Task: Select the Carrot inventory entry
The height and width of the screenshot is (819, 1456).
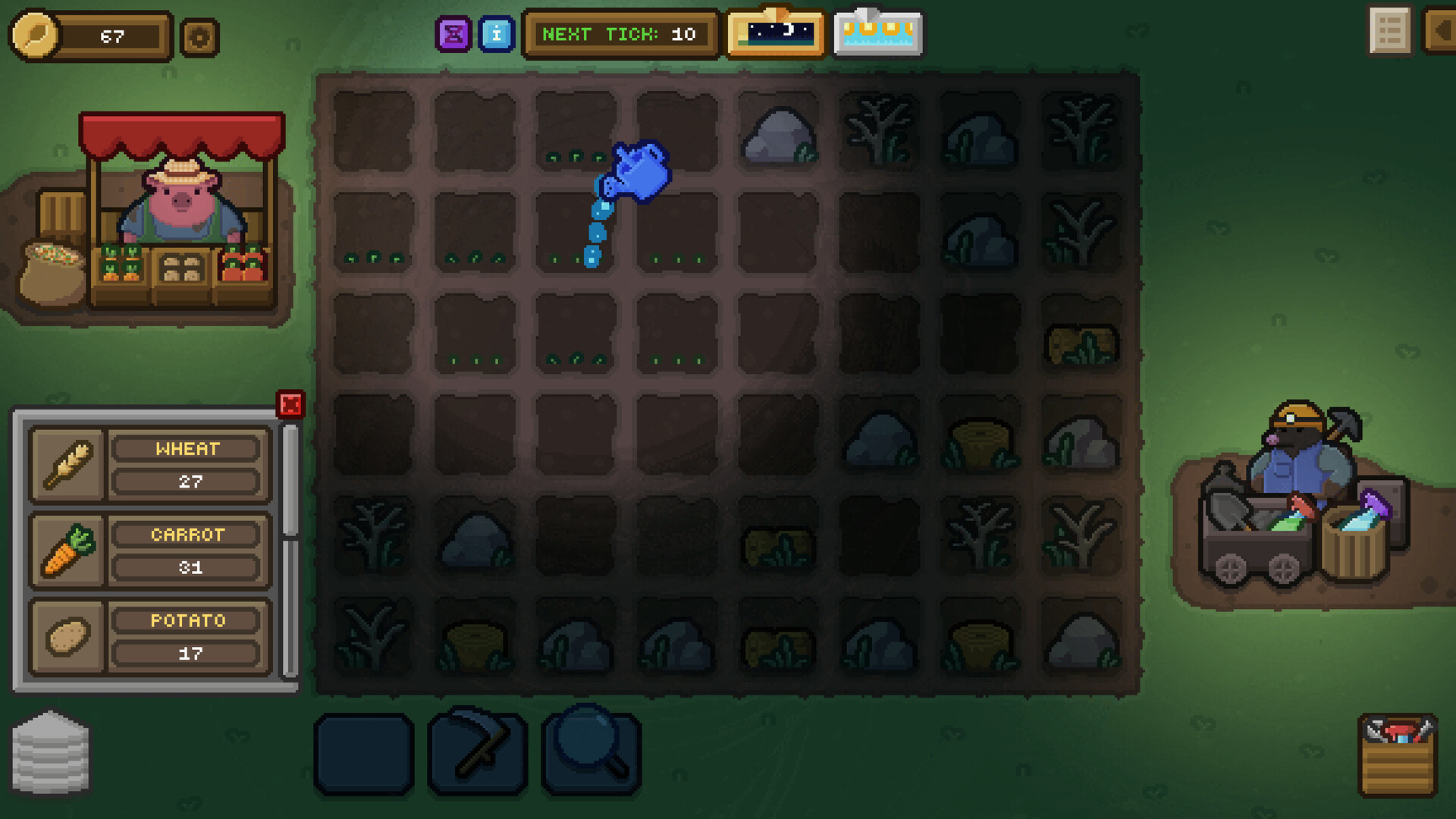Action: tap(148, 551)
